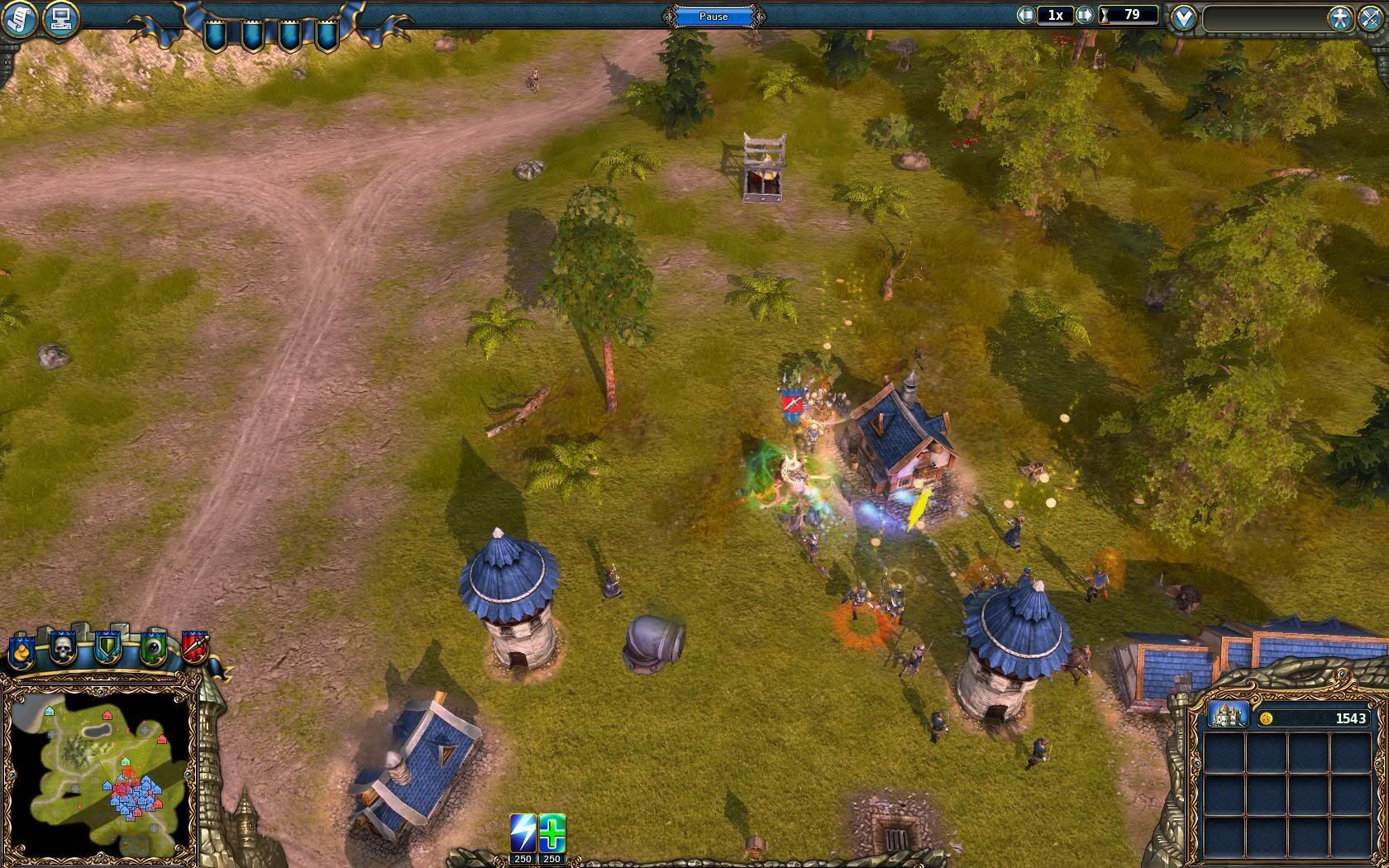Select the gold pawn flag banner
The width and height of the screenshot is (1389, 868).
click(x=21, y=650)
